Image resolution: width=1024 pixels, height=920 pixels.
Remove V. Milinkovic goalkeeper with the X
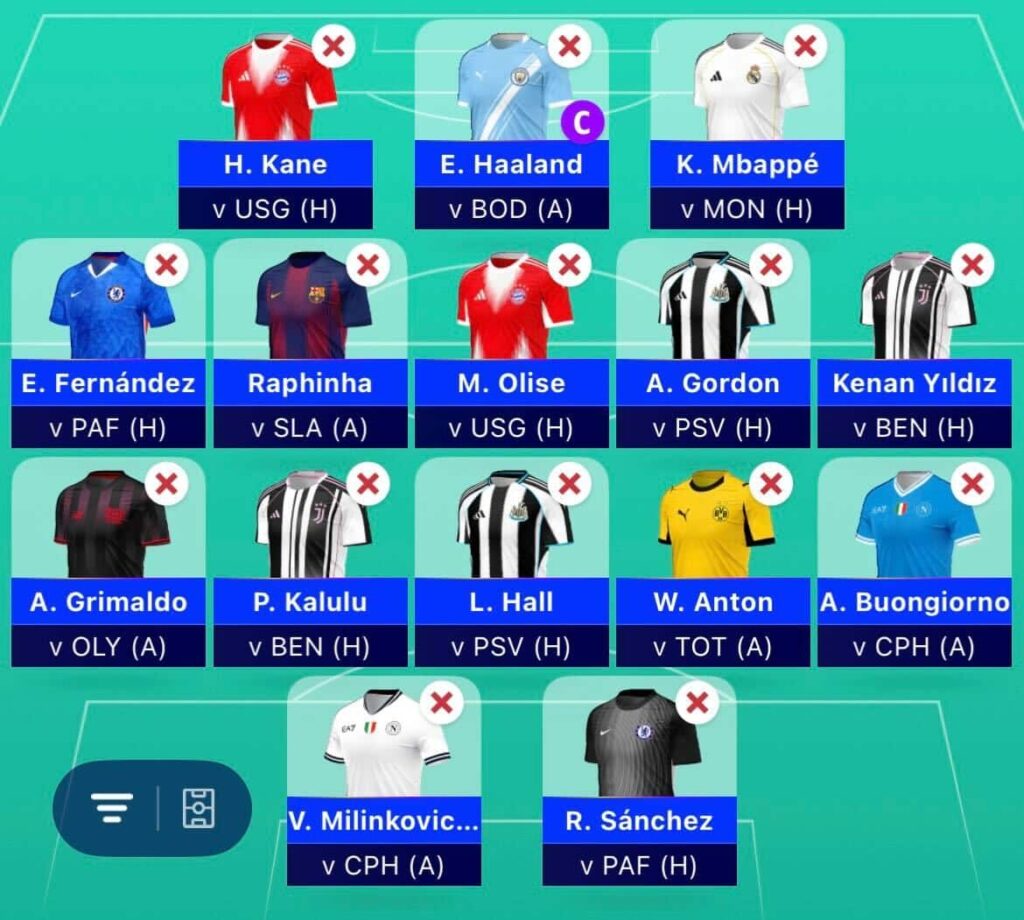442,703
